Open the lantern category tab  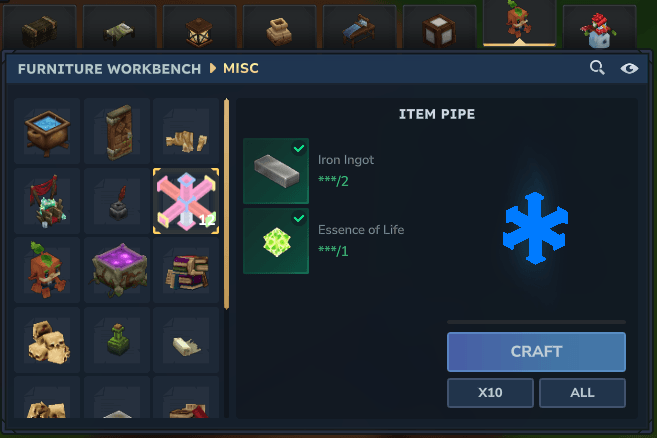pos(199,25)
